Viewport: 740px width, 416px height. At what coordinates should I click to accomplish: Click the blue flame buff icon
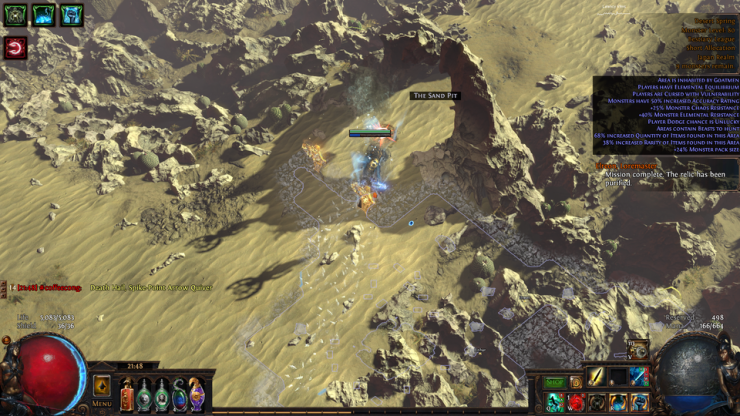[43, 15]
